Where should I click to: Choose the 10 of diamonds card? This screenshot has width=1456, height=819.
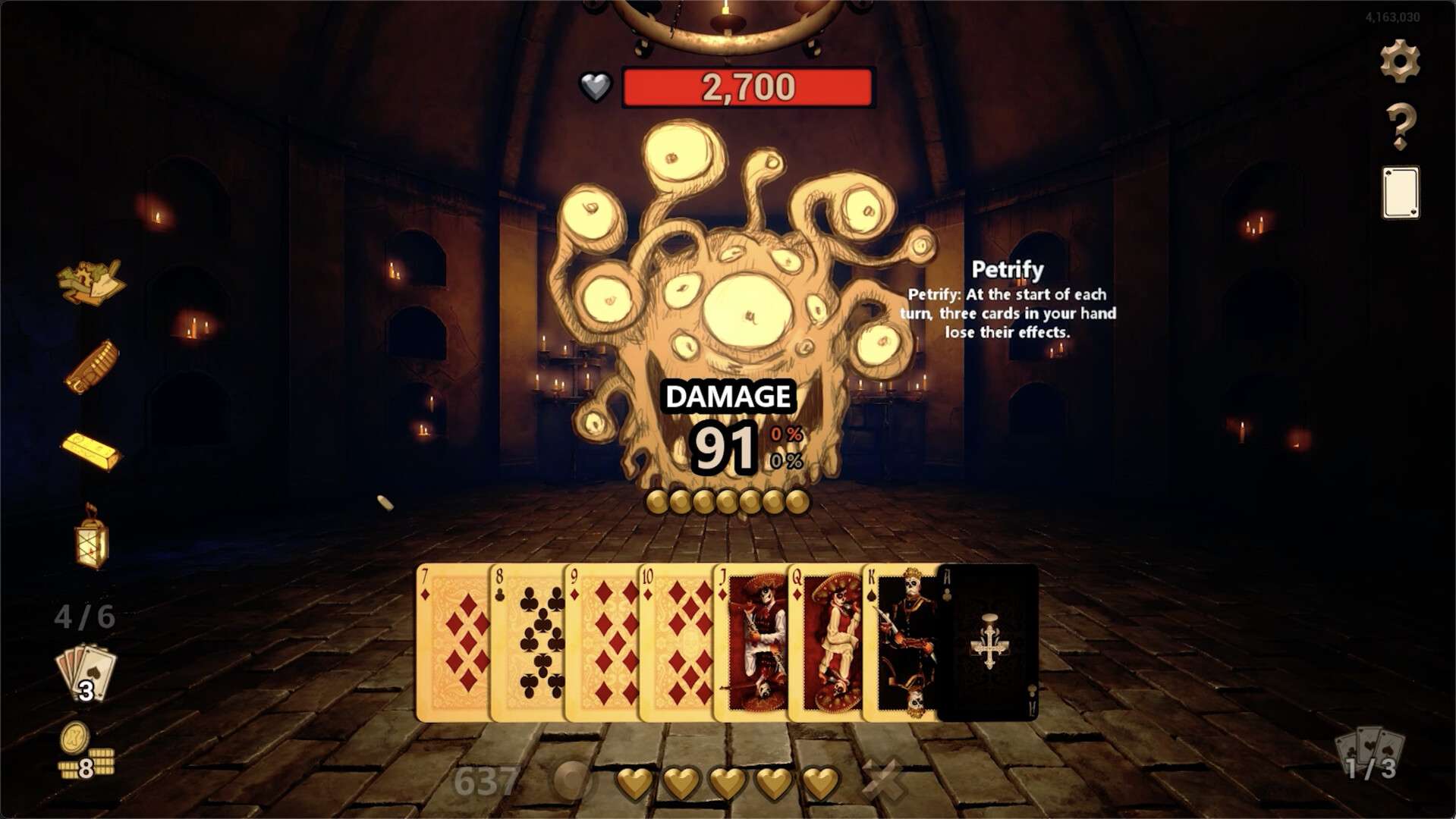coord(676,642)
